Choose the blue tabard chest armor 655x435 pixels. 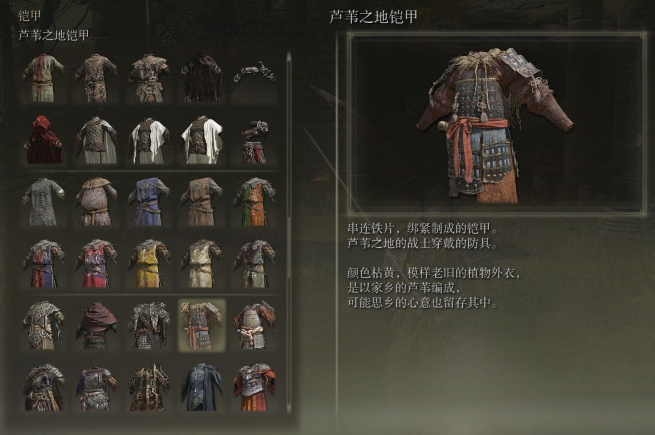(x=149, y=201)
